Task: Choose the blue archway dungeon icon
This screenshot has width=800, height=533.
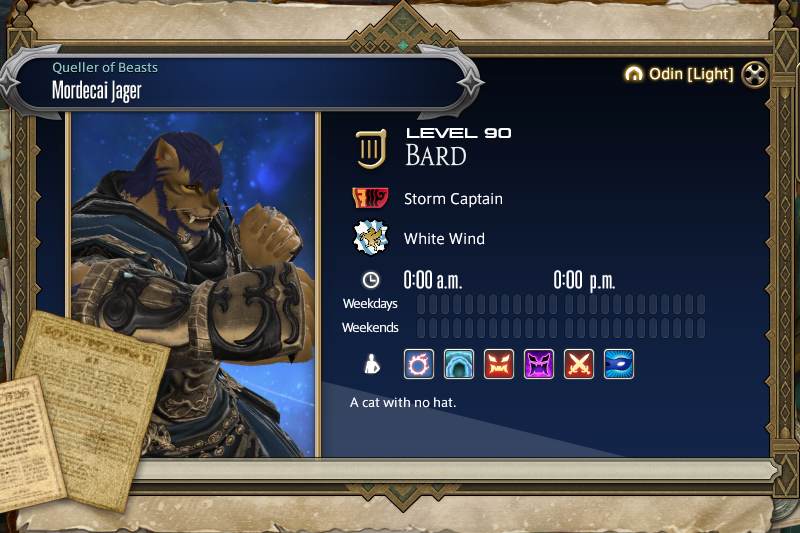Action: (x=459, y=364)
